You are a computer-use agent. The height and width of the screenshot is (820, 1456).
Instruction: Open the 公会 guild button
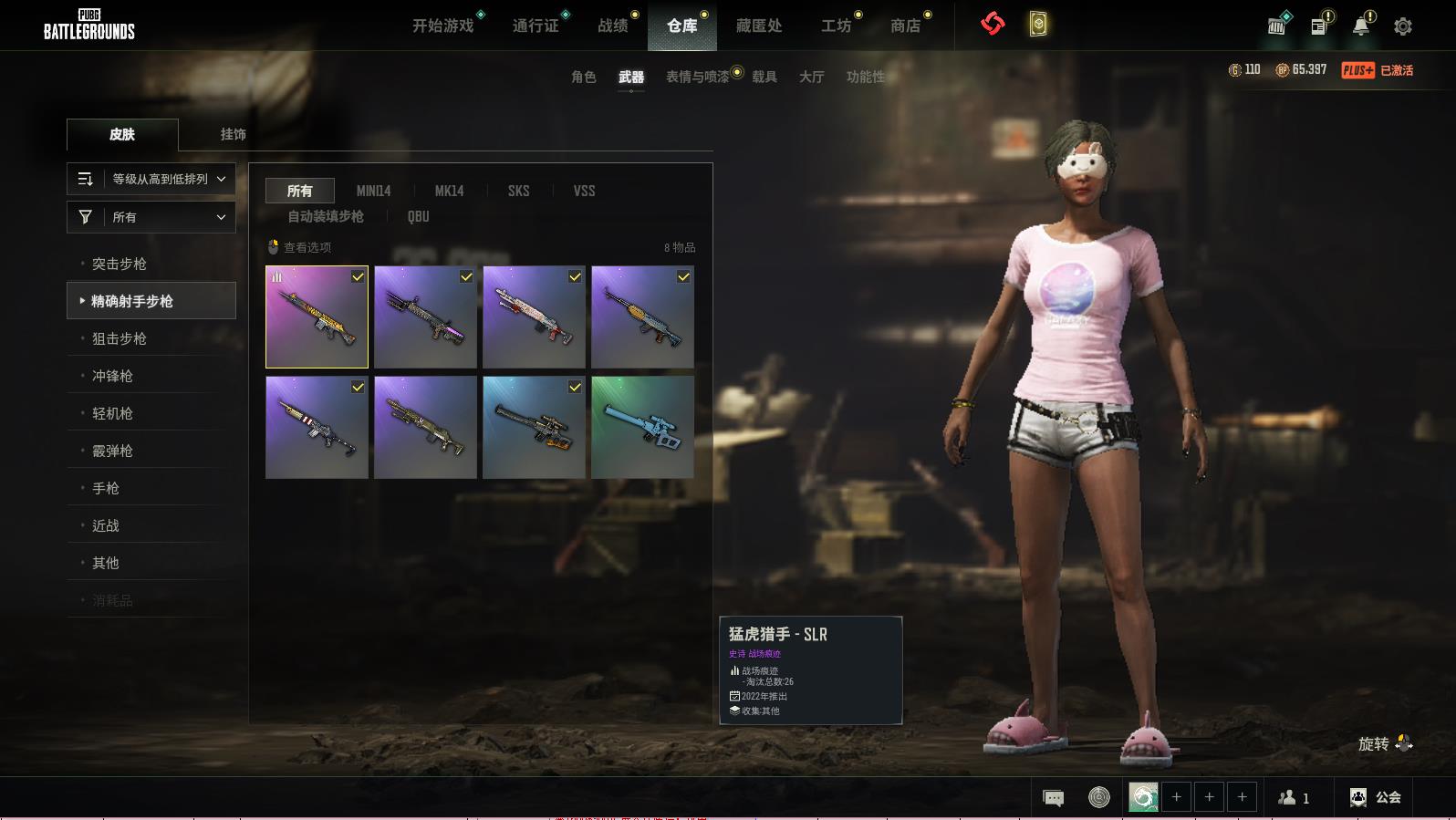coord(1376,797)
